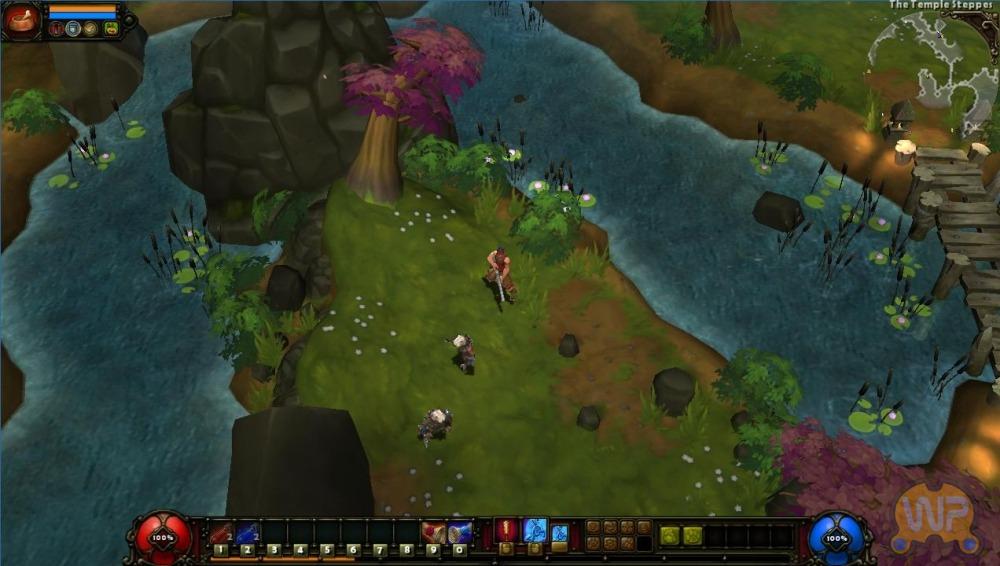This screenshot has height=566, width=1000.
Task: Select the silver shield pet stance icon
Action: 74,28
